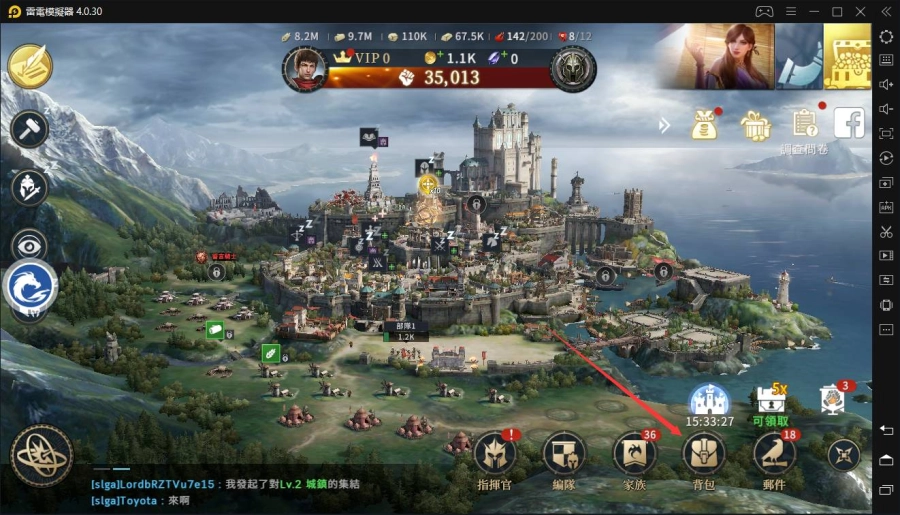Open the player avatar profile
Screen dimensions: 900x515
[x=304, y=69]
